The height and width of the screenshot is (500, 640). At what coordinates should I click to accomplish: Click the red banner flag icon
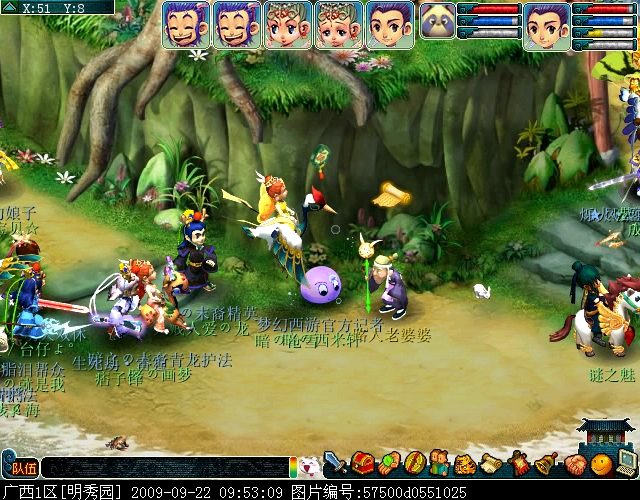[x=519, y=464]
